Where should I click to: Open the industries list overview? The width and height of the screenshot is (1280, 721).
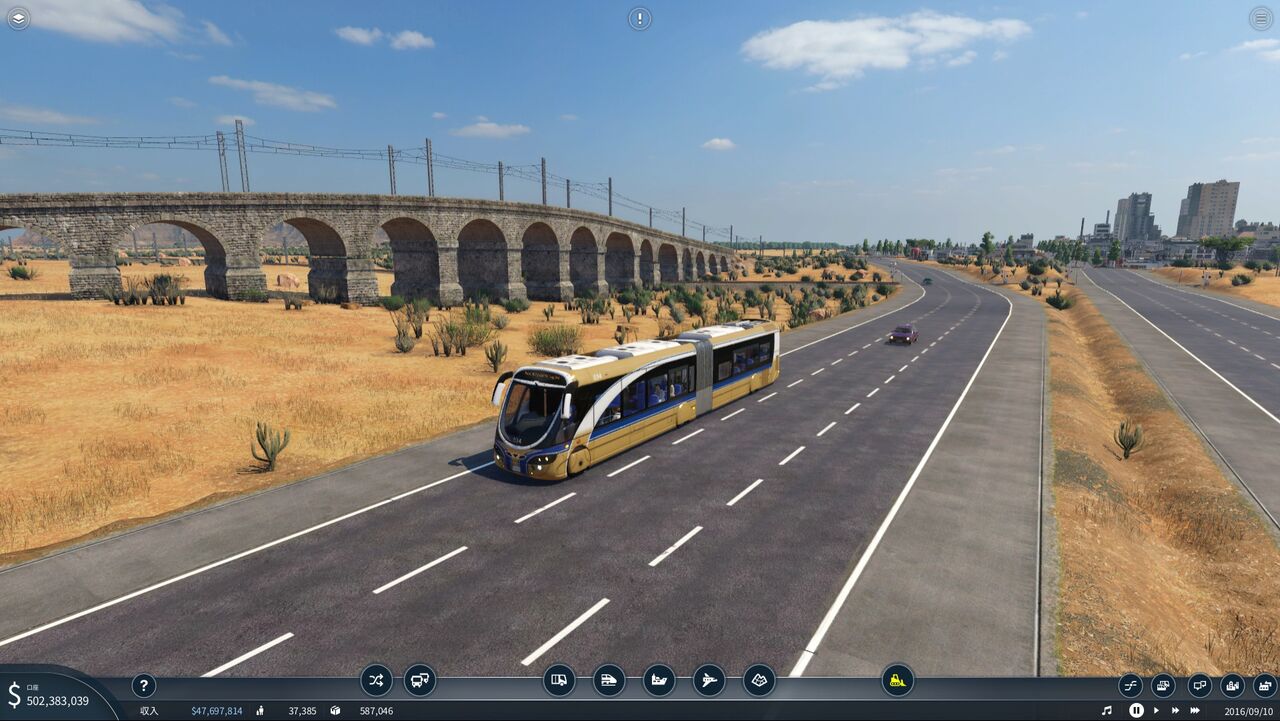1264,686
